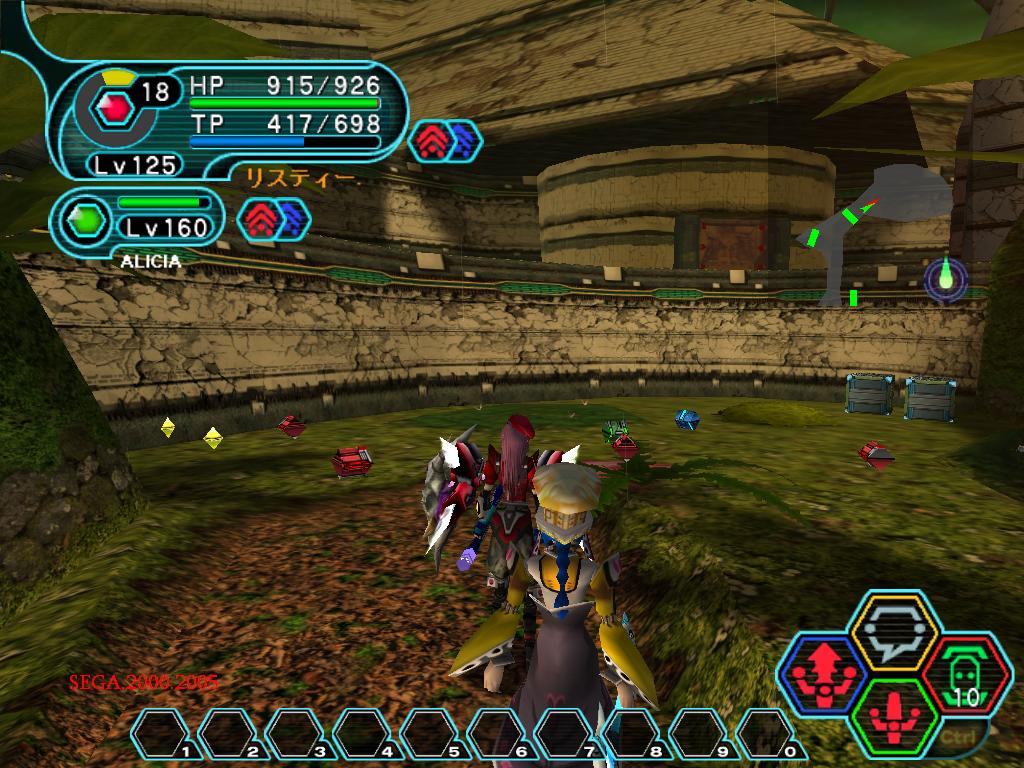Select quick bar slot number 1

tap(163, 734)
